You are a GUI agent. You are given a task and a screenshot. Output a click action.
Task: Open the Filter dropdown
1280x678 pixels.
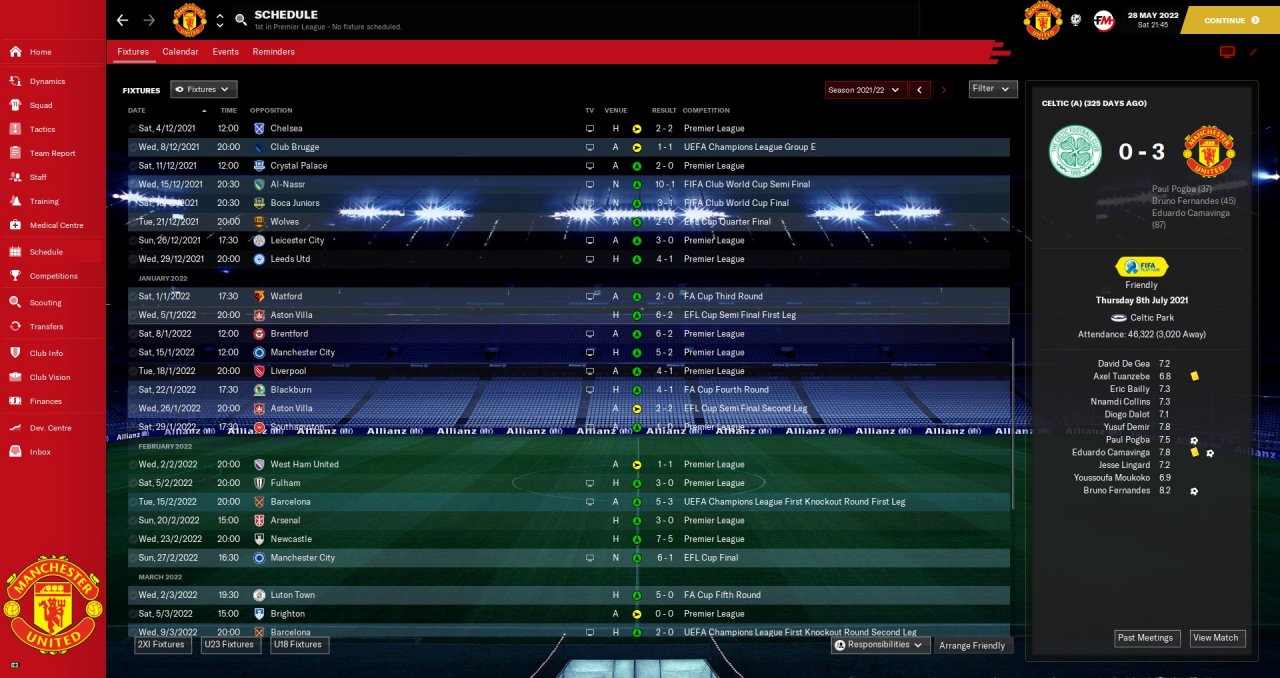pyautogui.click(x=993, y=89)
